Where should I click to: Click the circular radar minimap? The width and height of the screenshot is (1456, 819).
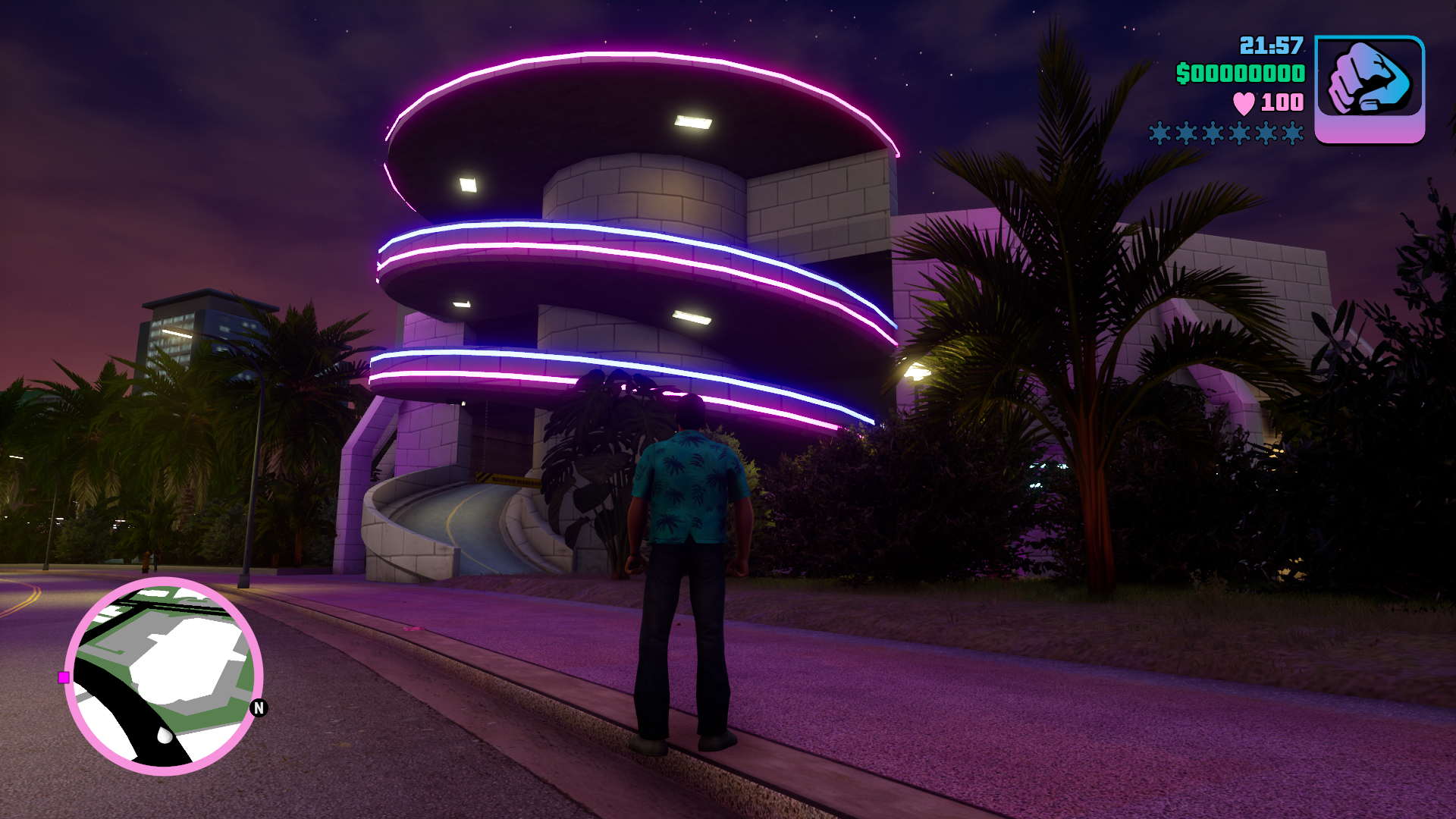164,676
